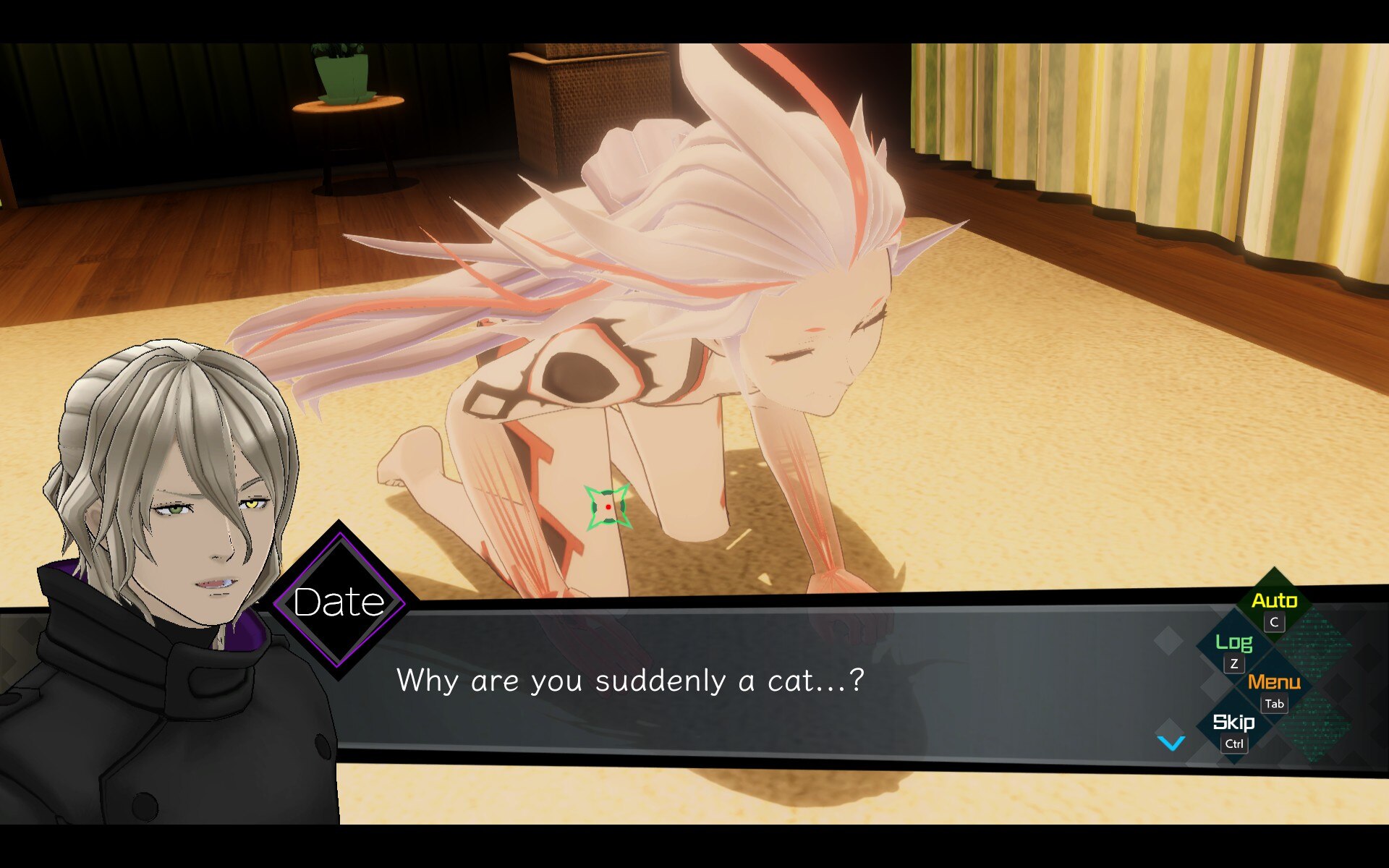Viewport: 1389px width, 868px height.
Task: Click the Tab key hint under Menu
Action: coord(1274,704)
